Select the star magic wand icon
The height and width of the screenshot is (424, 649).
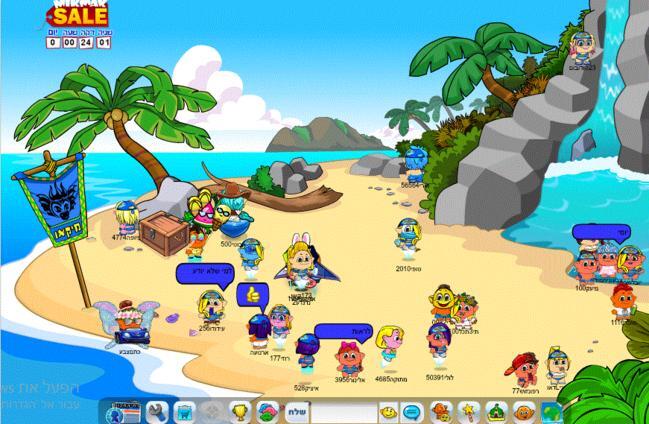point(467,411)
